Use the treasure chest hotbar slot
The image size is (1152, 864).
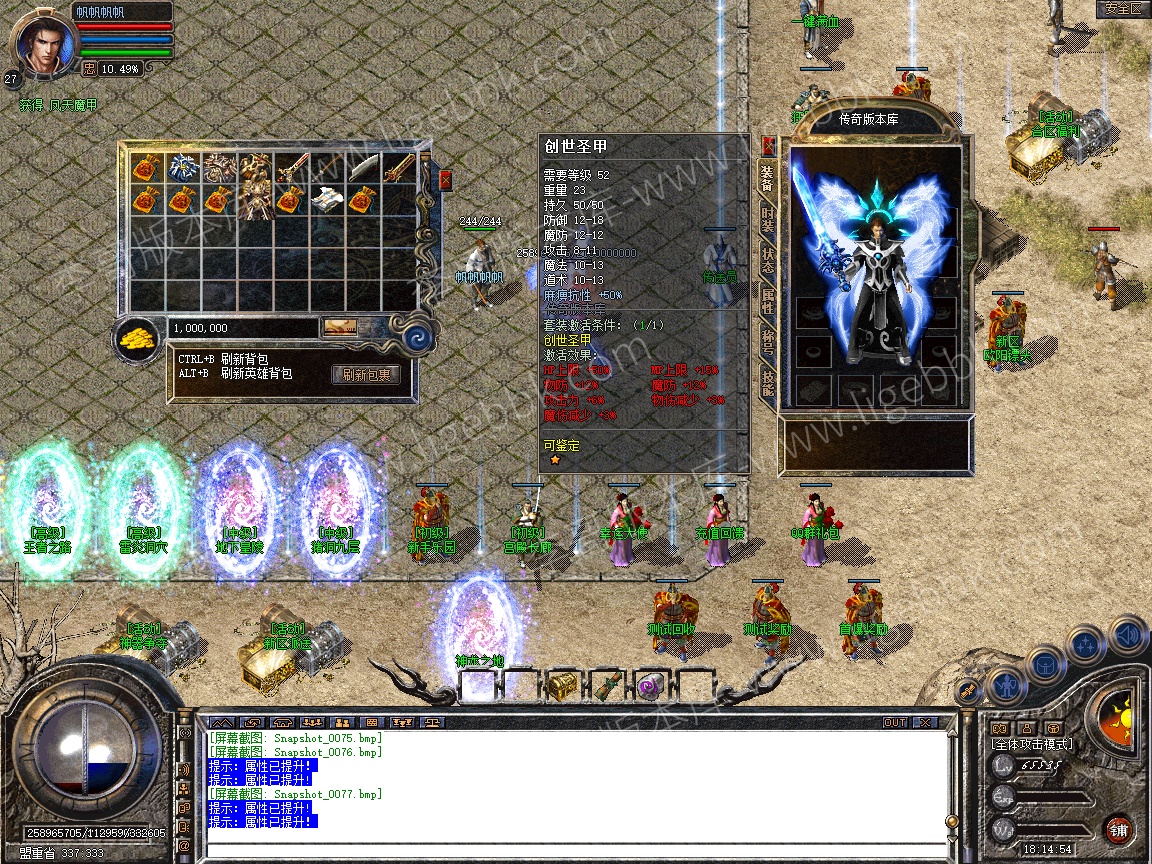(x=563, y=686)
